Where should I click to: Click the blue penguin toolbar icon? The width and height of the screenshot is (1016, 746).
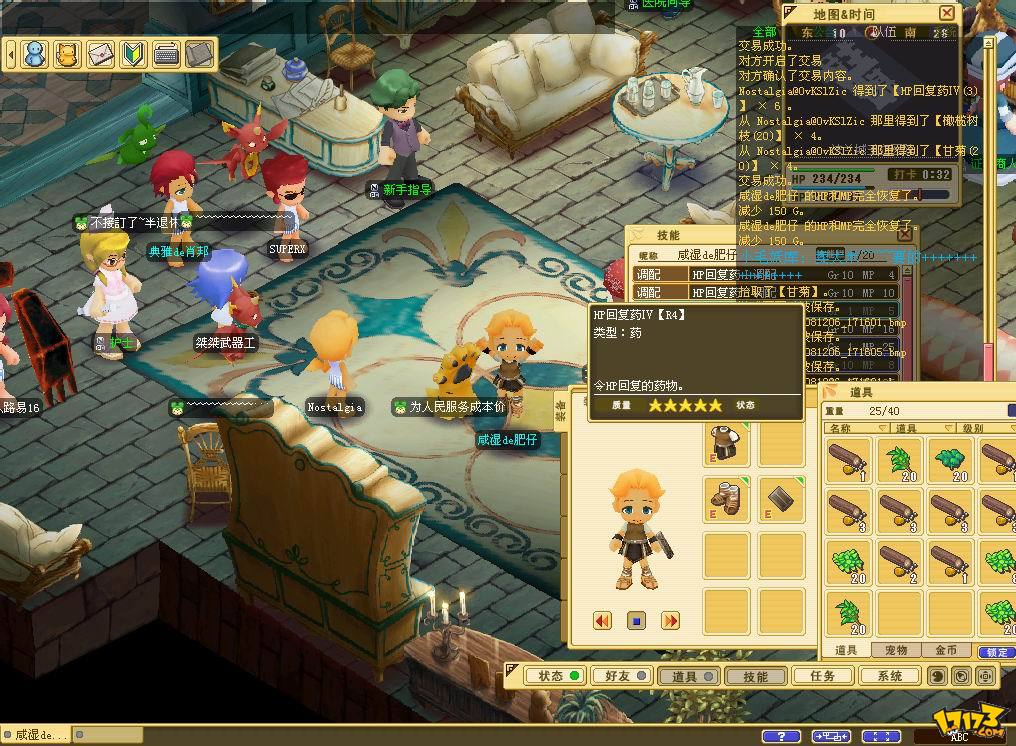pyautogui.click(x=36, y=52)
